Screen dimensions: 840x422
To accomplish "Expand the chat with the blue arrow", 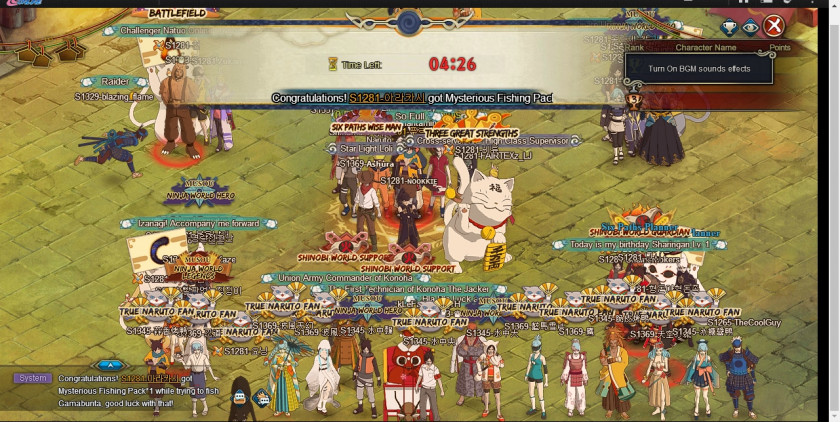I will [x=111, y=366].
